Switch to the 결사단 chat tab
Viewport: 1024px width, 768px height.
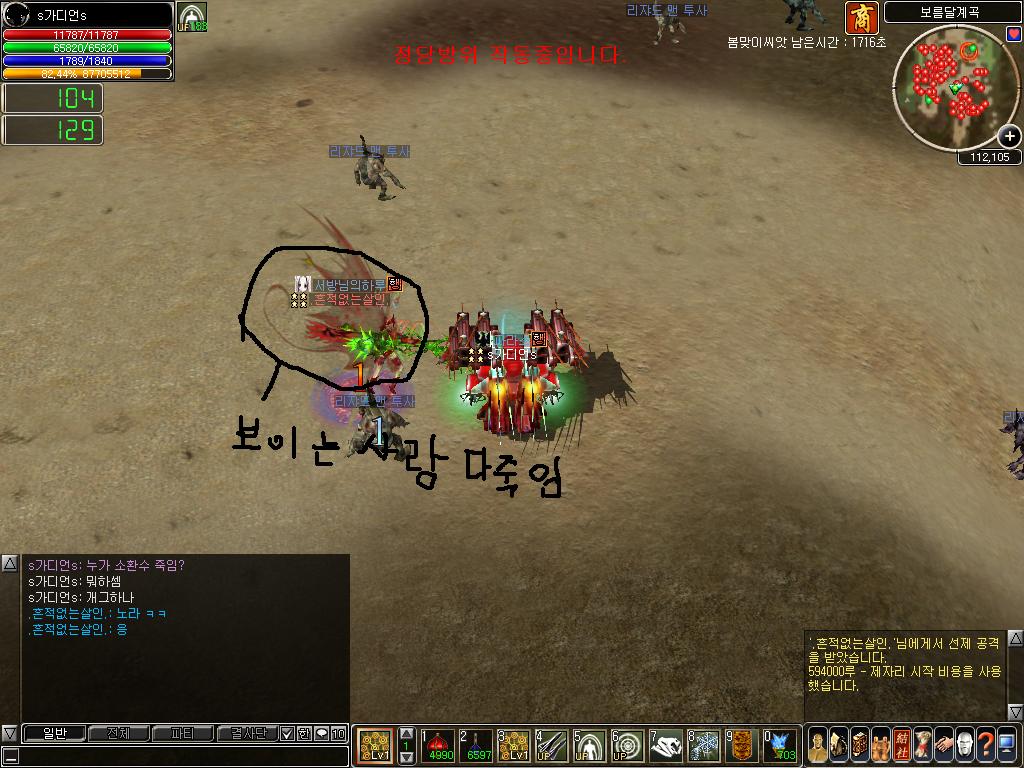click(248, 734)
